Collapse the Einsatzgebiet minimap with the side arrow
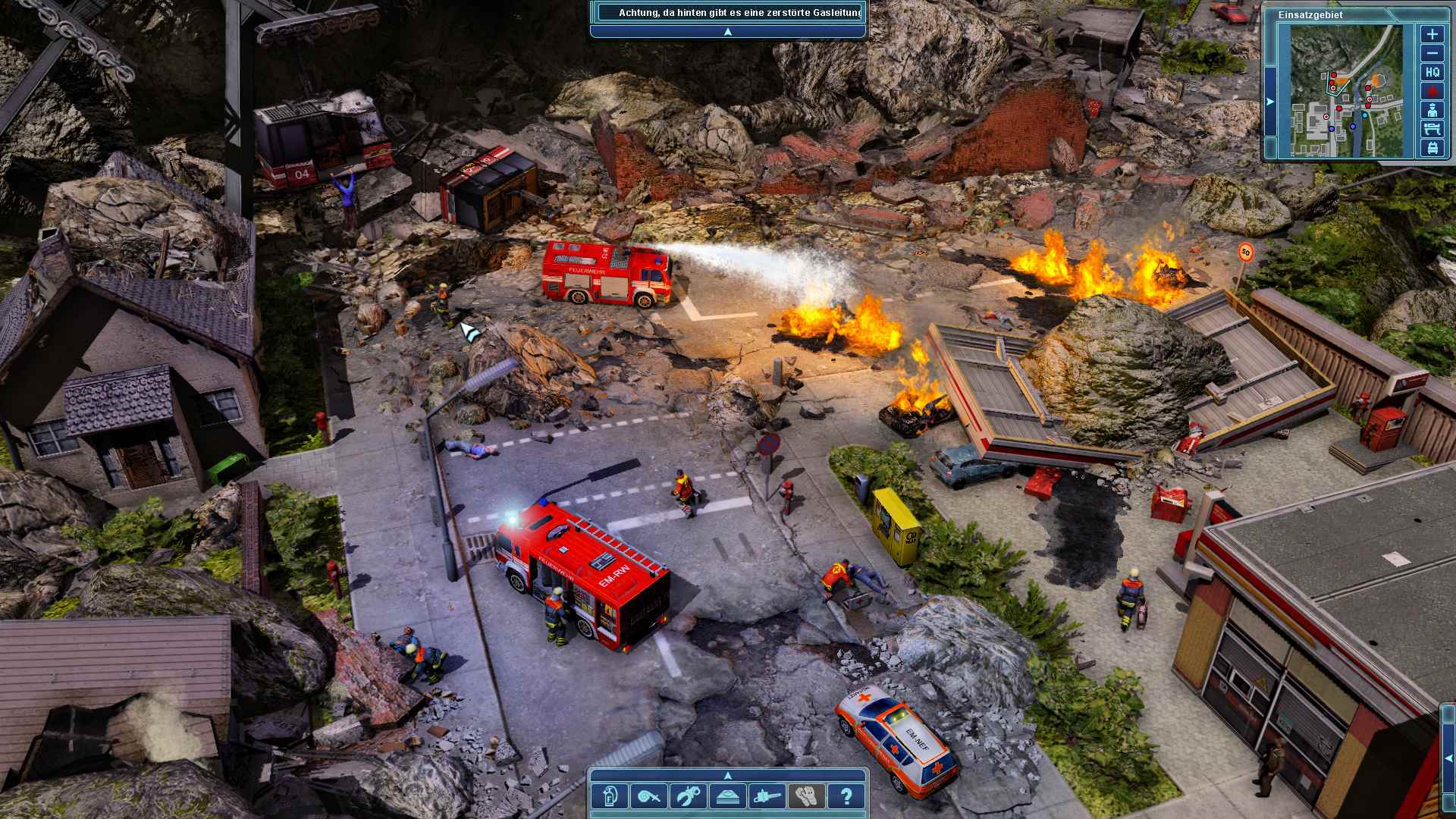1456x819 pixels. pos(1269,102)
